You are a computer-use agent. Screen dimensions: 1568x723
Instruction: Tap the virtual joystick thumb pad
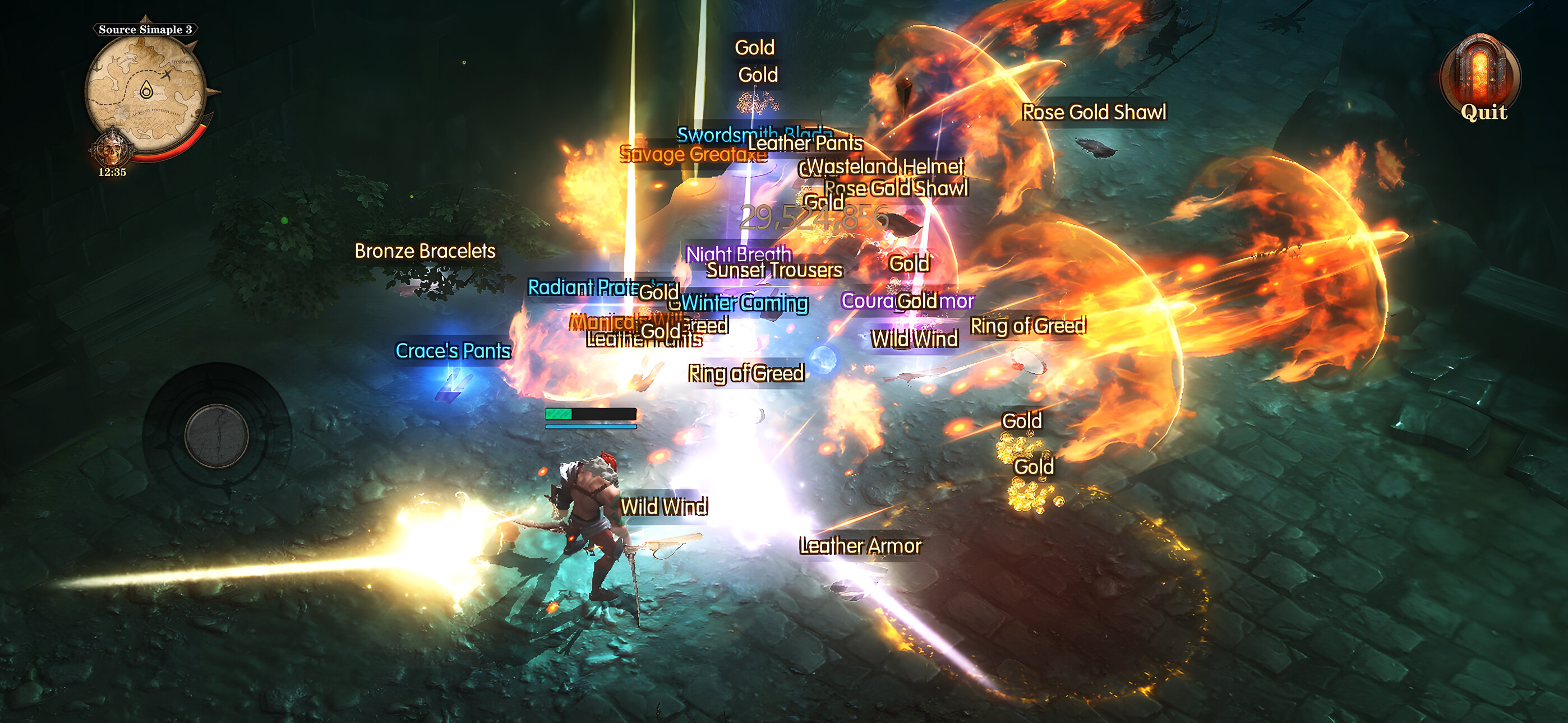(x=216, y=435)
